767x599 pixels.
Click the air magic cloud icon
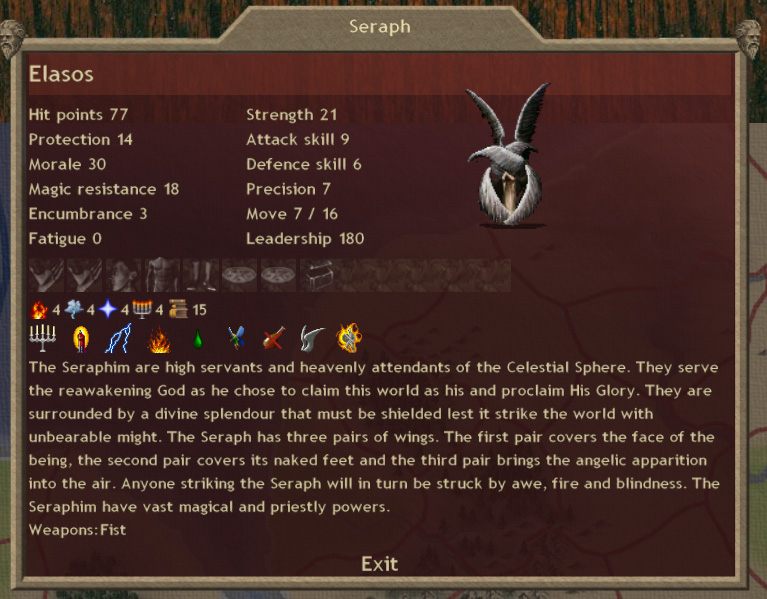coord(75,309)
